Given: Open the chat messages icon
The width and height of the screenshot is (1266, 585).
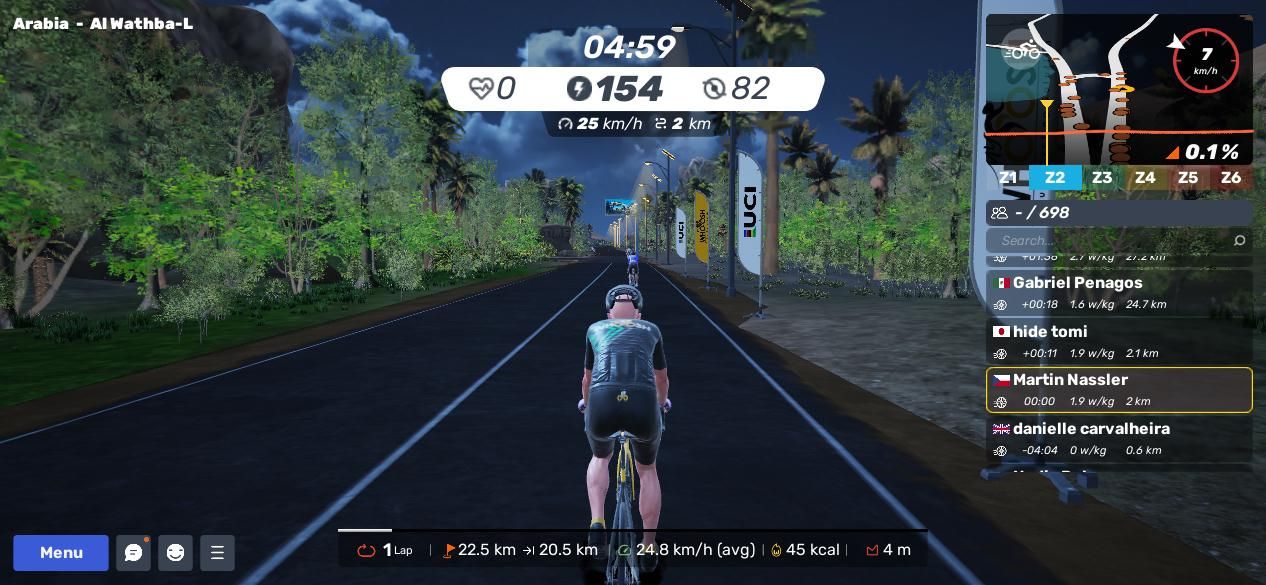Looking at the screenshot, I should click(133, 553).
